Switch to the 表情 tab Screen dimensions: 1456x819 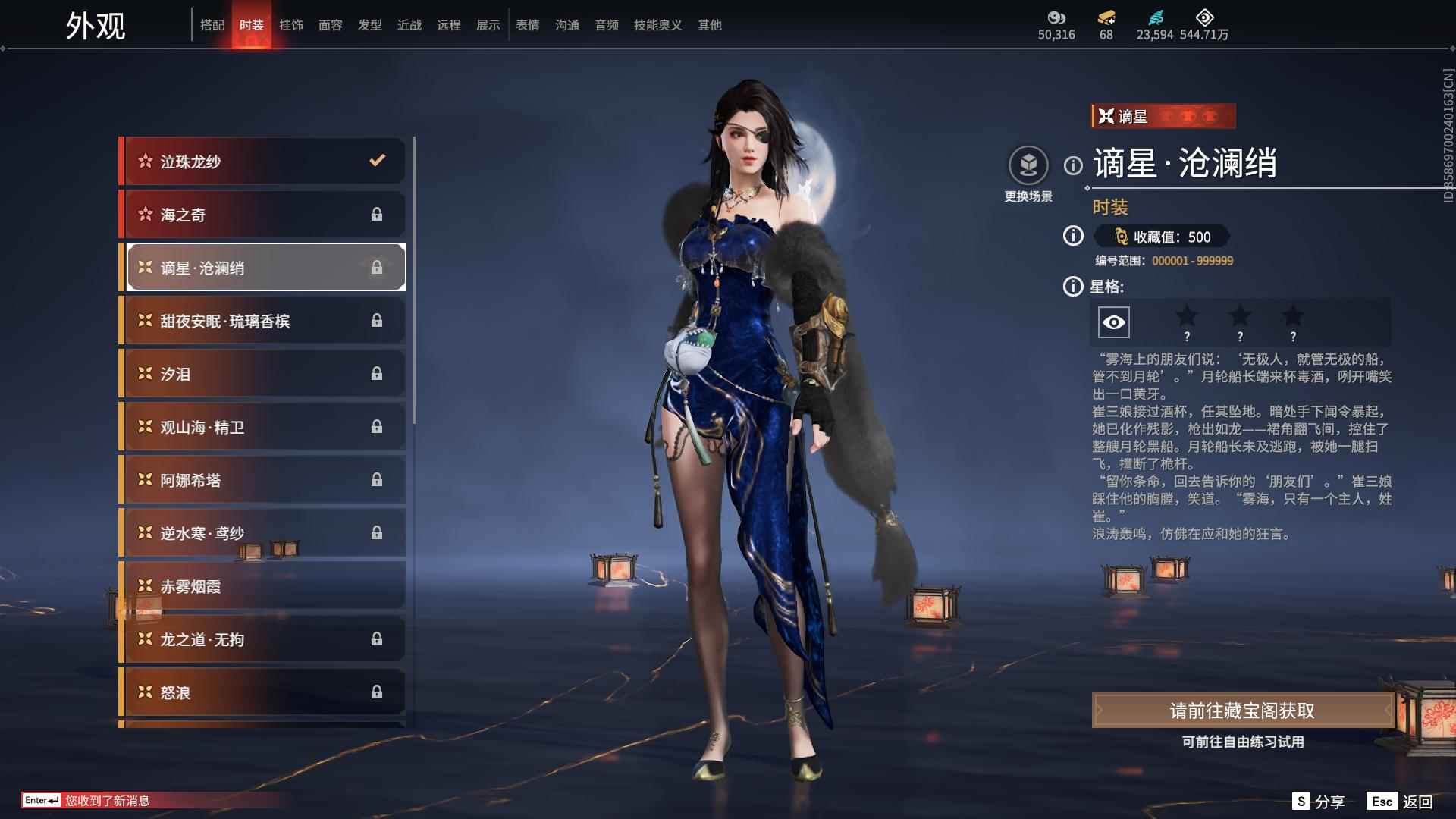528,25
